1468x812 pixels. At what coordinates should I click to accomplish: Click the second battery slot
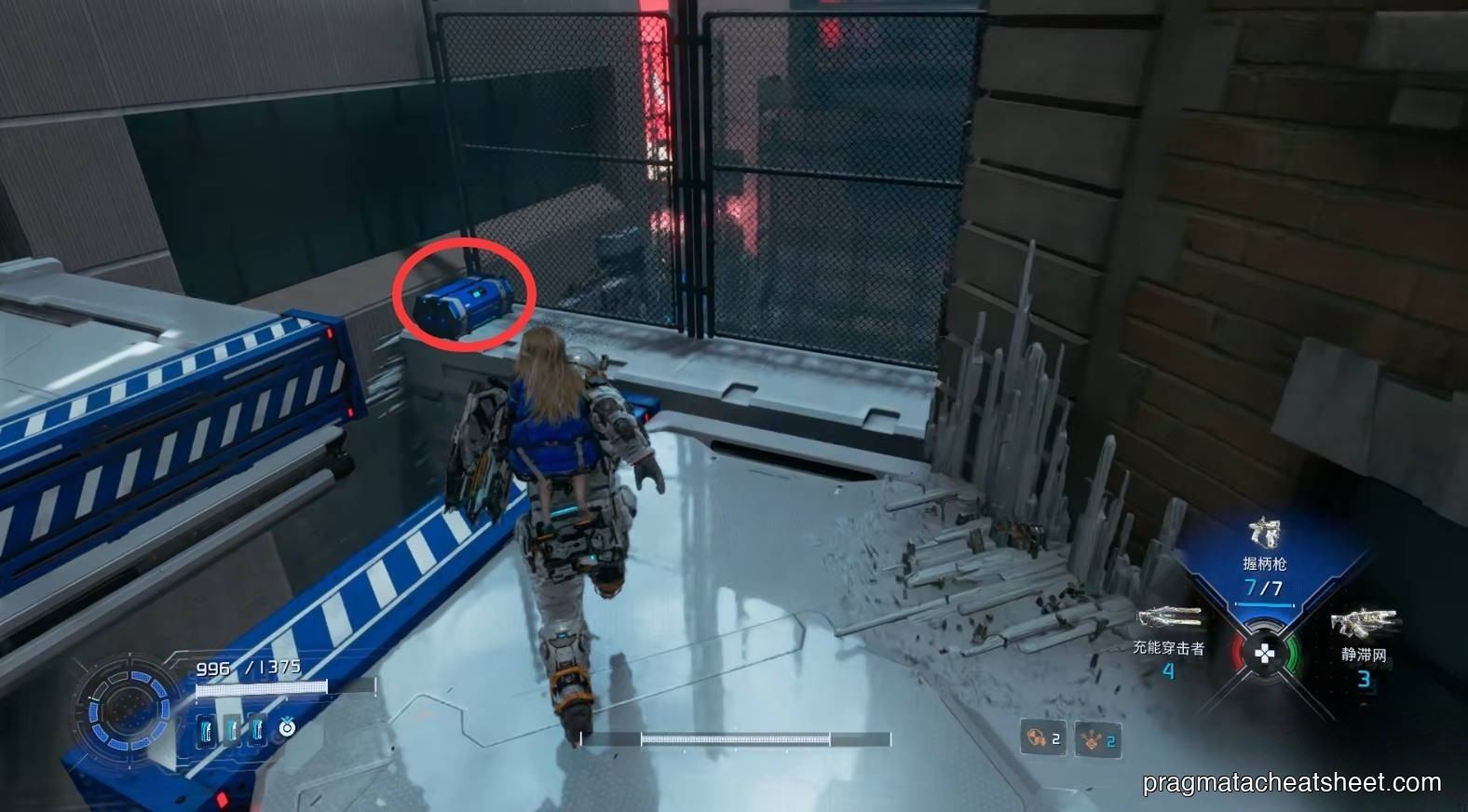click(233, 730)
